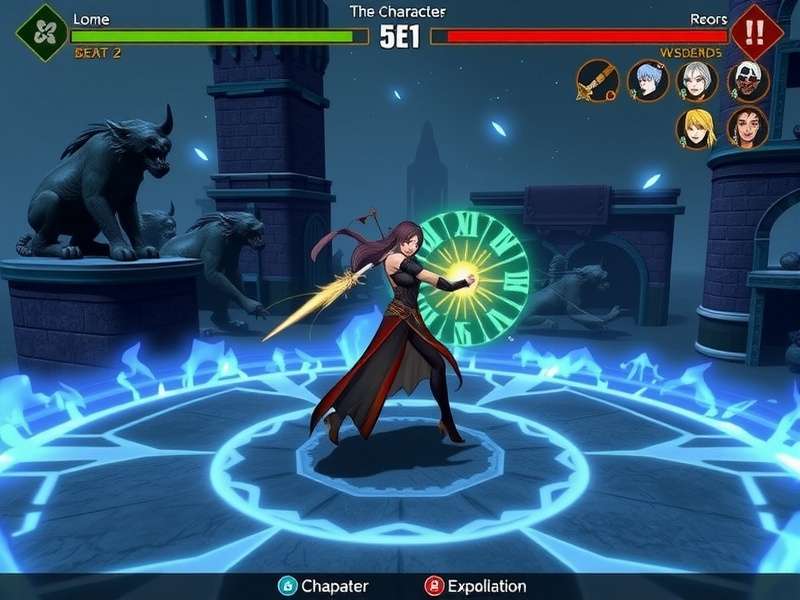Pick the skull-masked character portrait
Image resolution: width=800 pixels, height=600 pixels.
748,80
